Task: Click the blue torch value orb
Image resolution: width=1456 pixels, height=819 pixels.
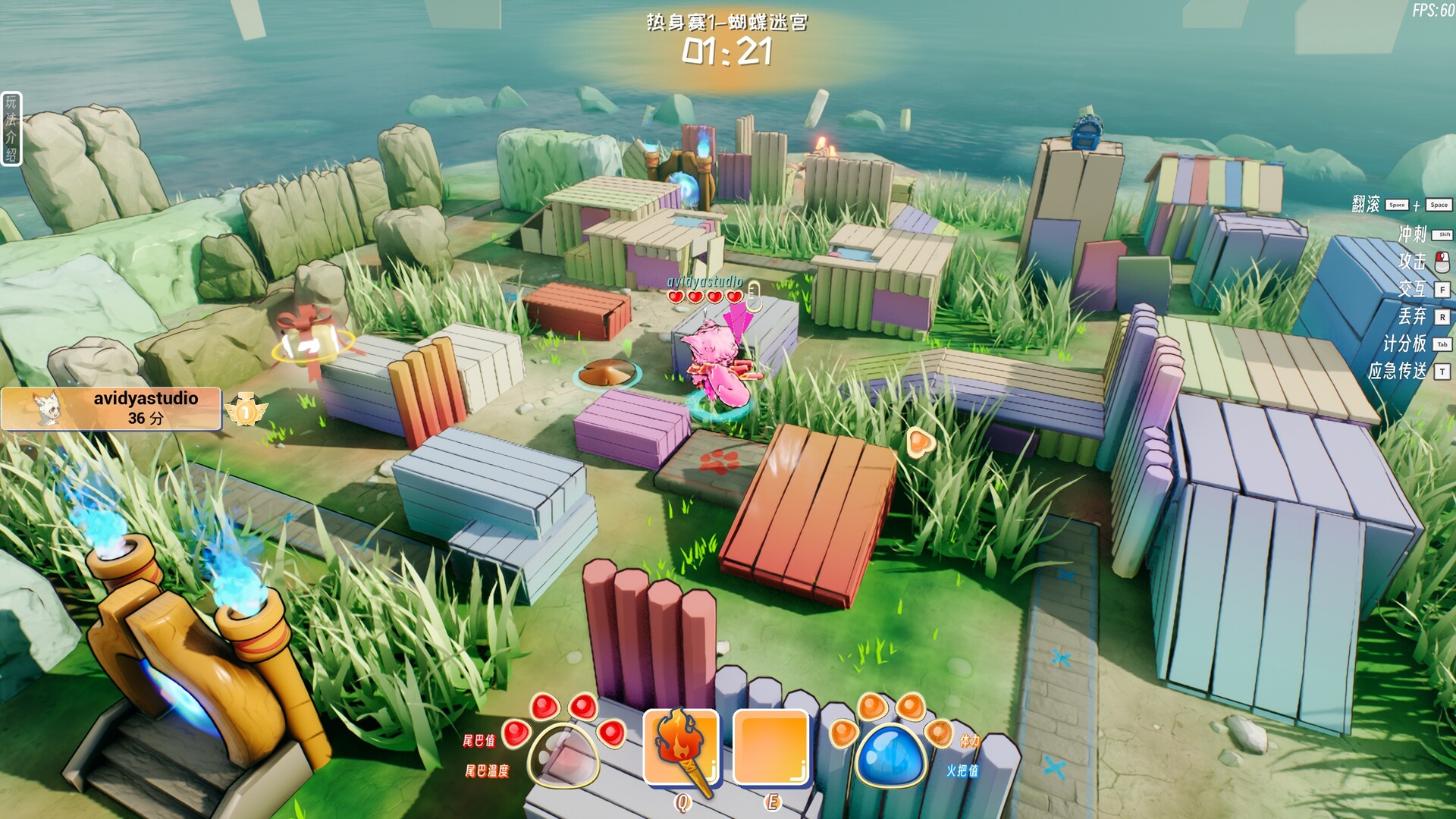Action: [x=890, y=753]
